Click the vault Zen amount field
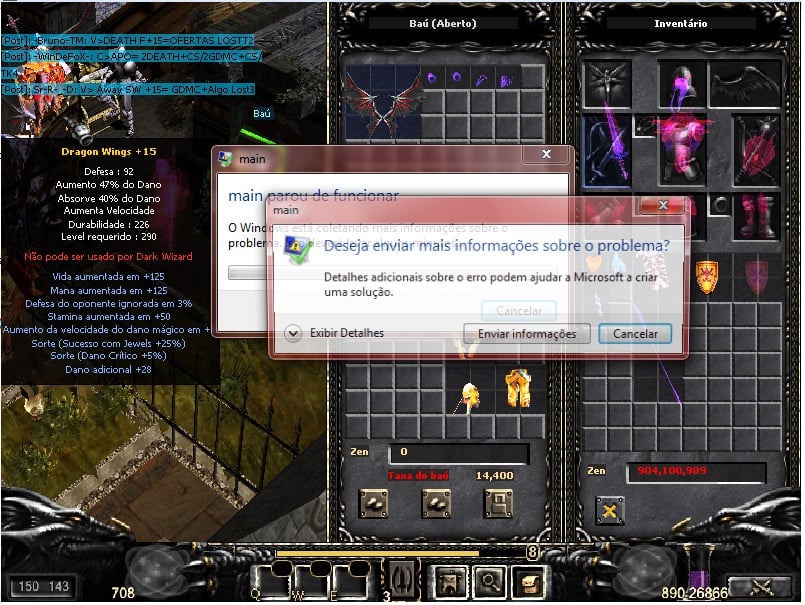Viewport: 805px width, 605px height. [466, 452]
